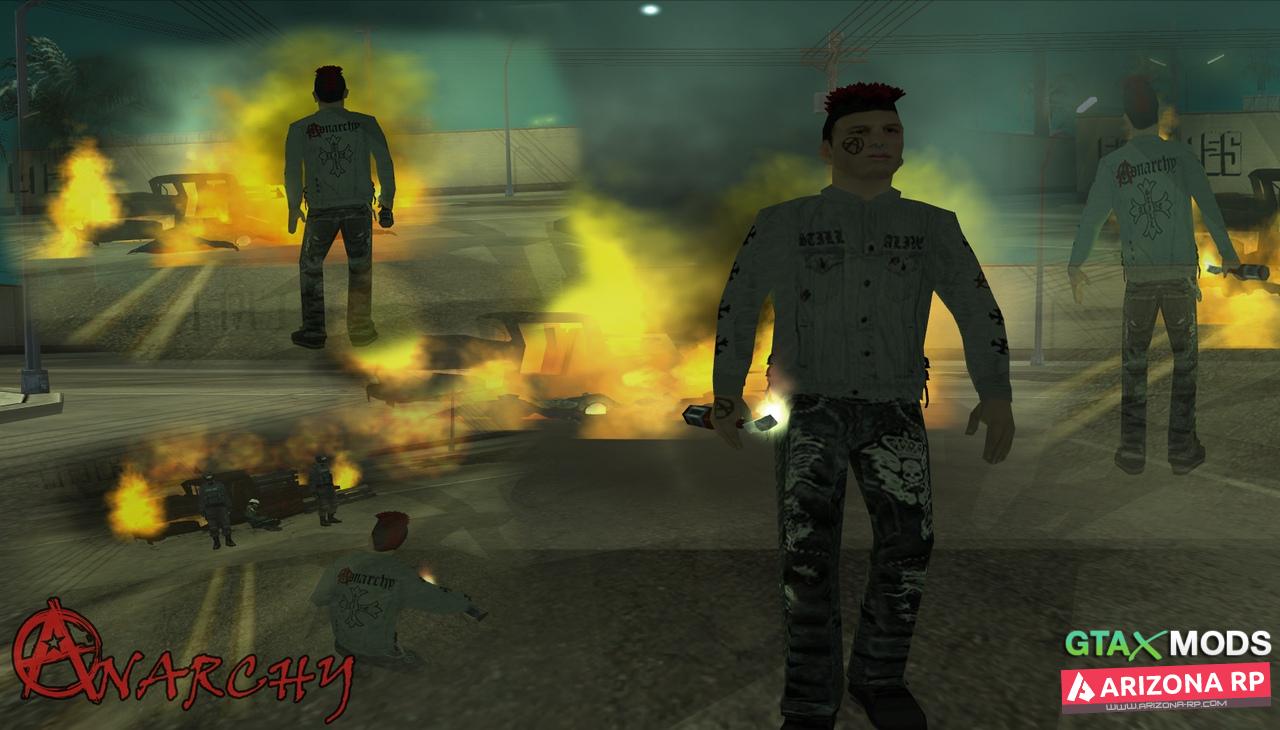The image size is (1280, 730).
Task: Click the Arizona RP banner
Action: (1165, 687)
